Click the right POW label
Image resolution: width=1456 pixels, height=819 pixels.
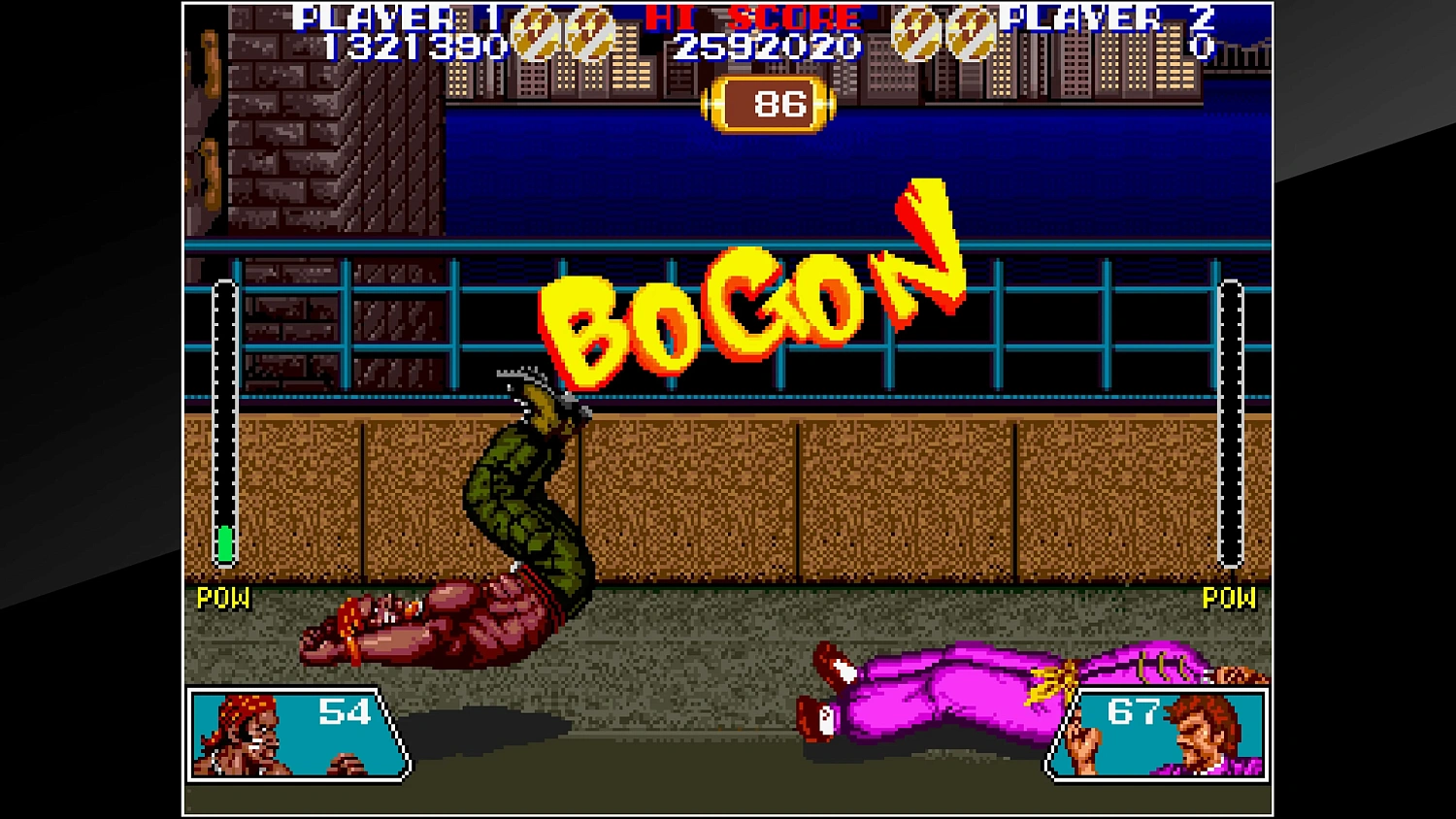1229,599
